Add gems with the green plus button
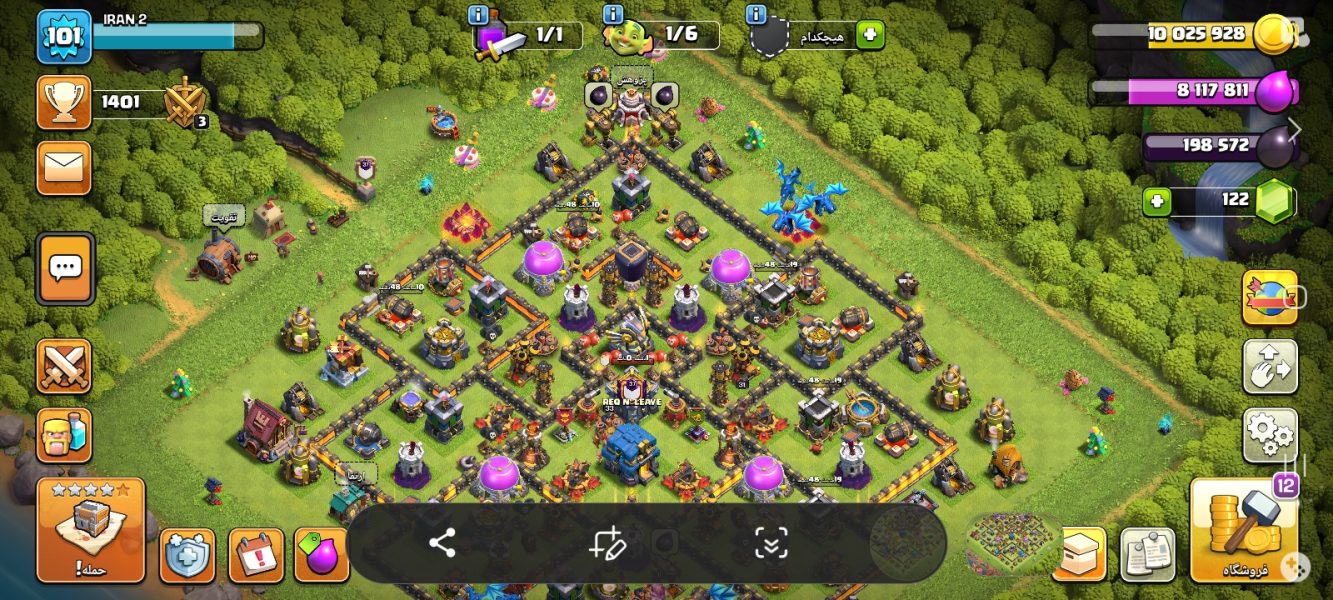The image size is (1333, 600). coord(1157,202)
